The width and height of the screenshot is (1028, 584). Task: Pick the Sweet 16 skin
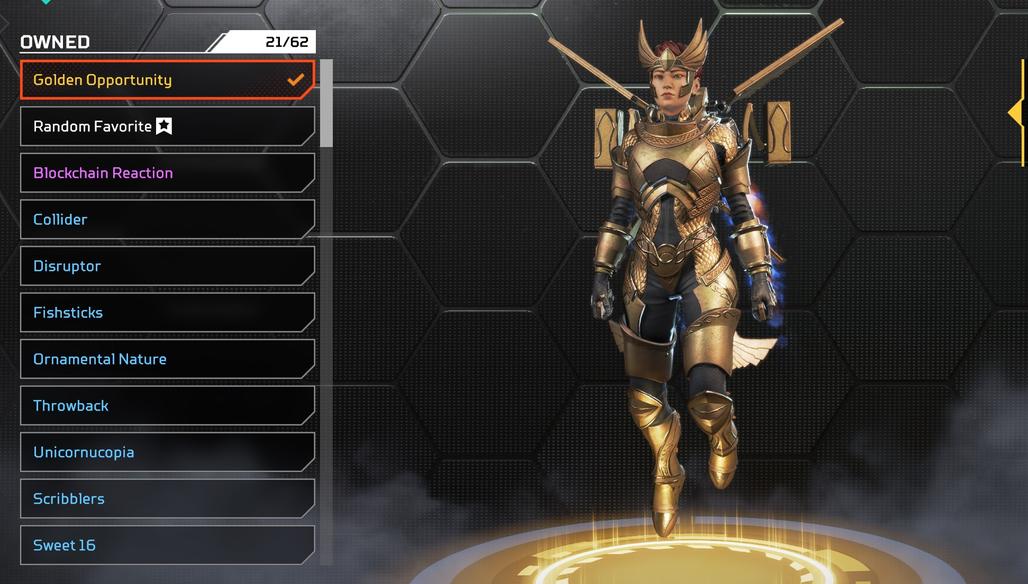(167, 545)
